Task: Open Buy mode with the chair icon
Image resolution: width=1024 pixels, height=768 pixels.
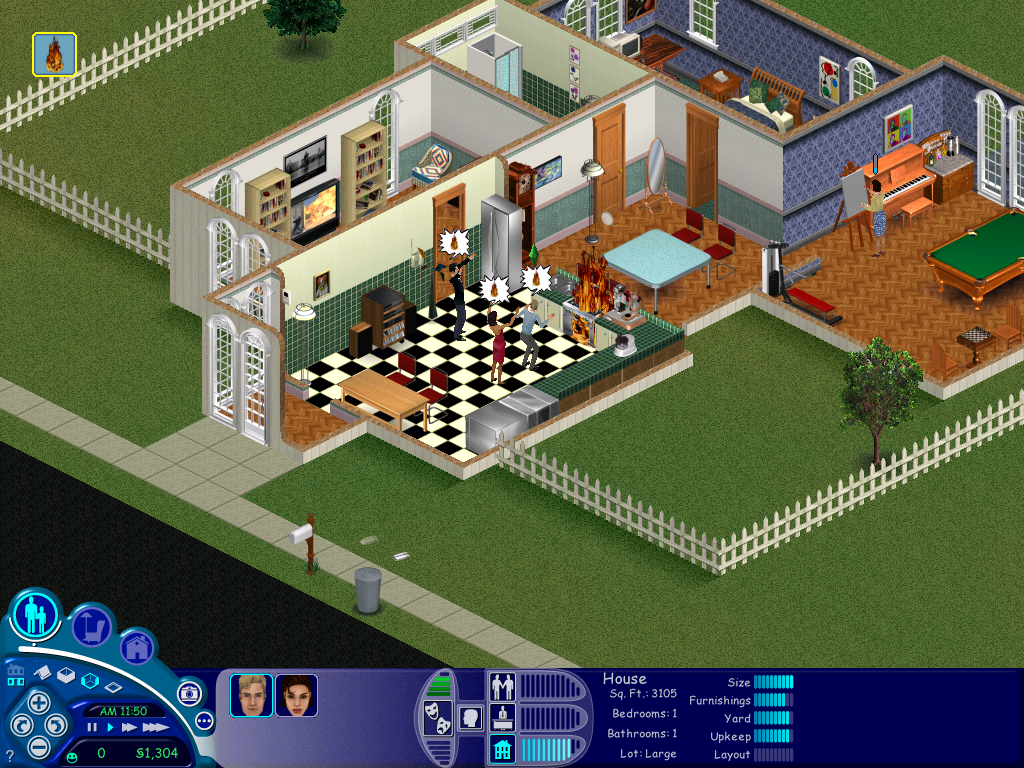Action: [92, 626]
